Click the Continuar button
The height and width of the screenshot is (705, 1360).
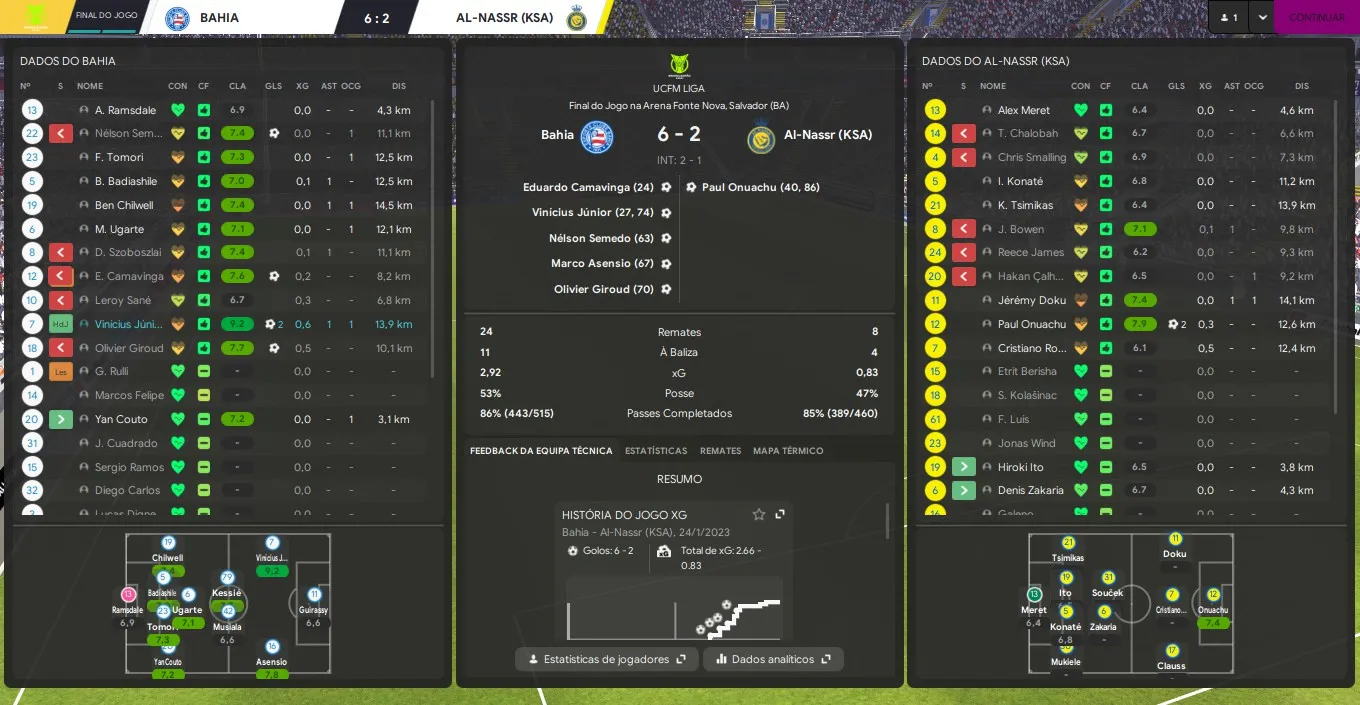point(1316,17)
